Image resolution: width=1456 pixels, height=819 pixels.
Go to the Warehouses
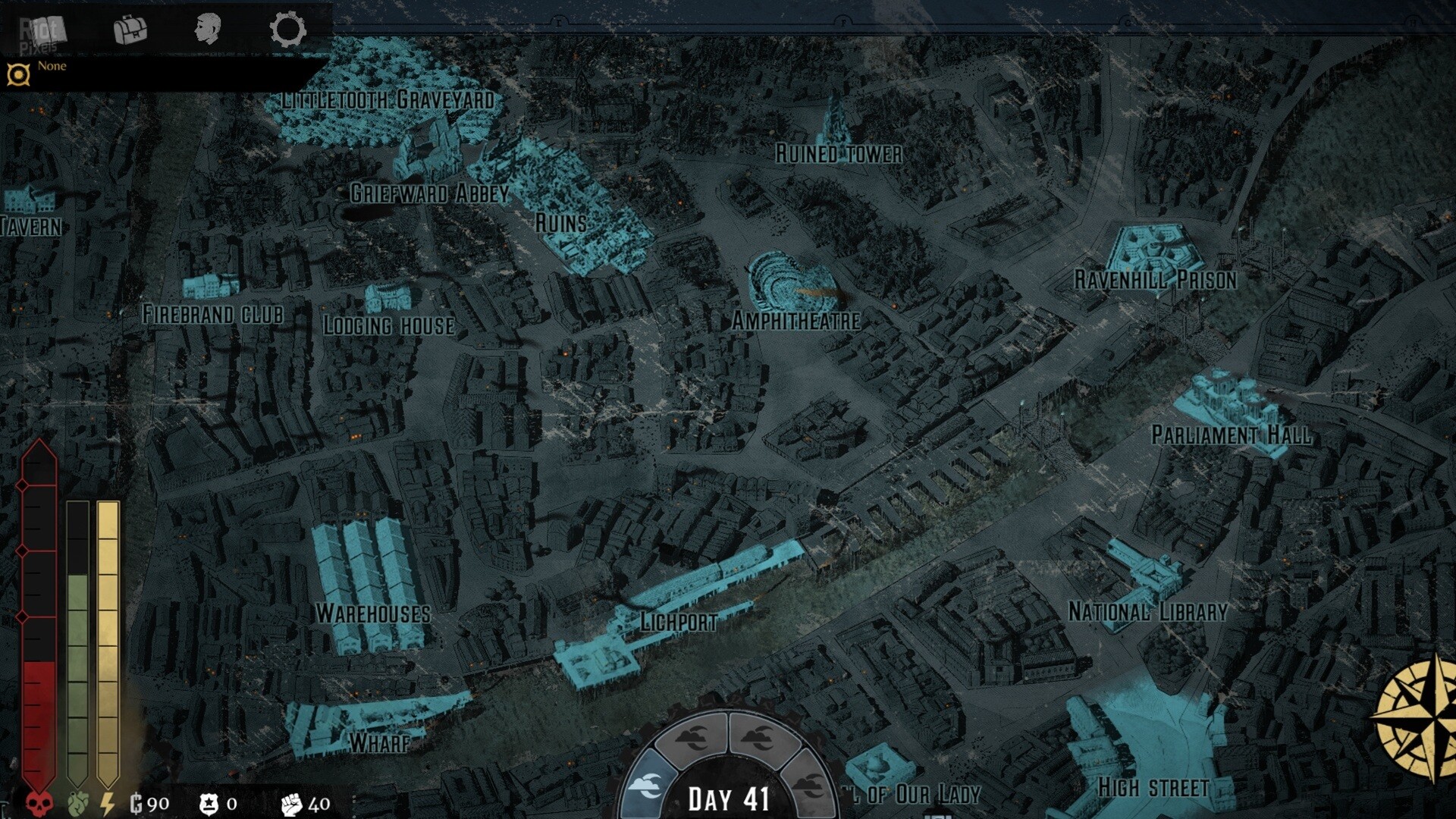pyautogui.click(x=372, y=613)
